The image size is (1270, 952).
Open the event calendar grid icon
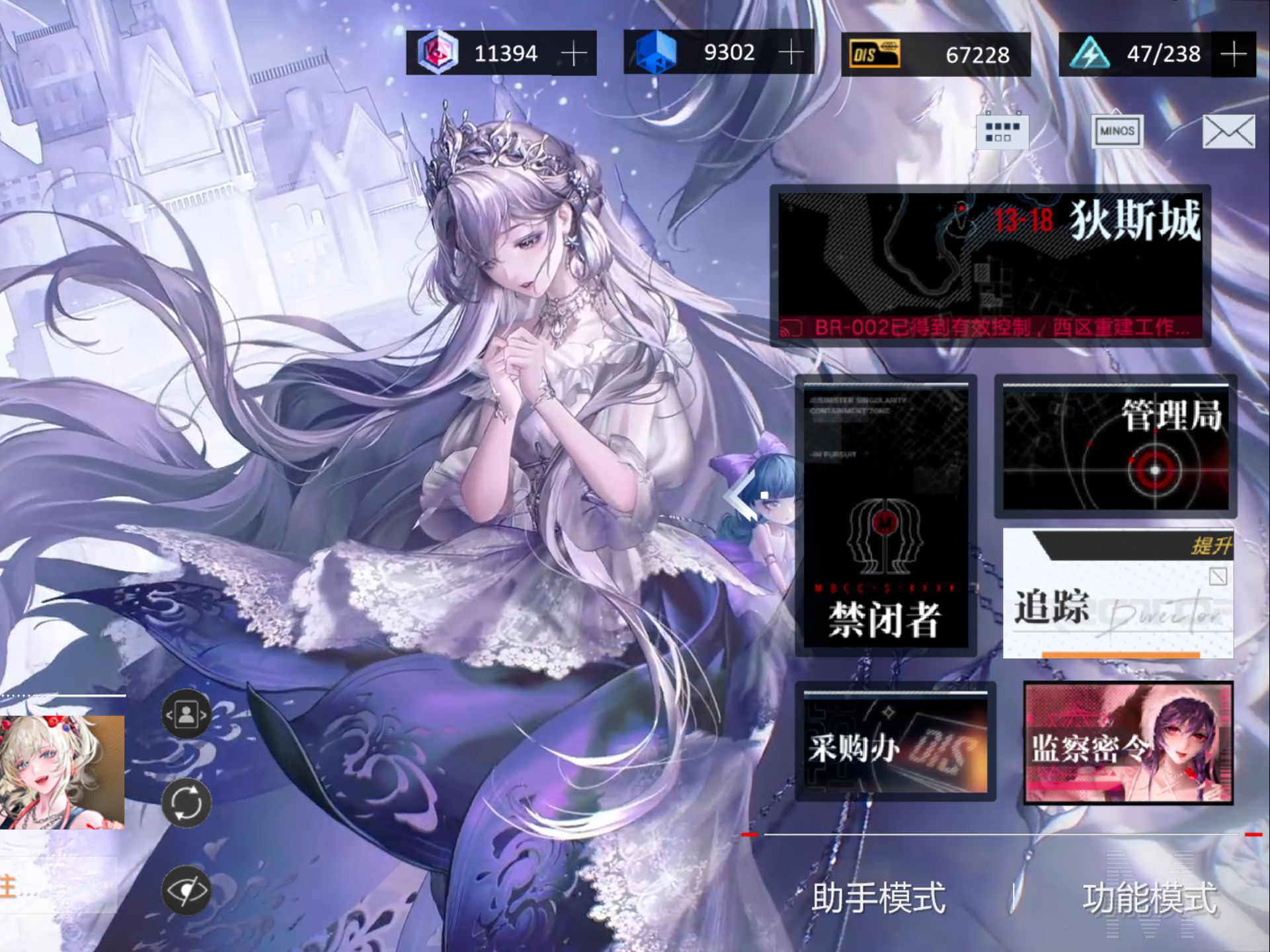click(1002, 131)
